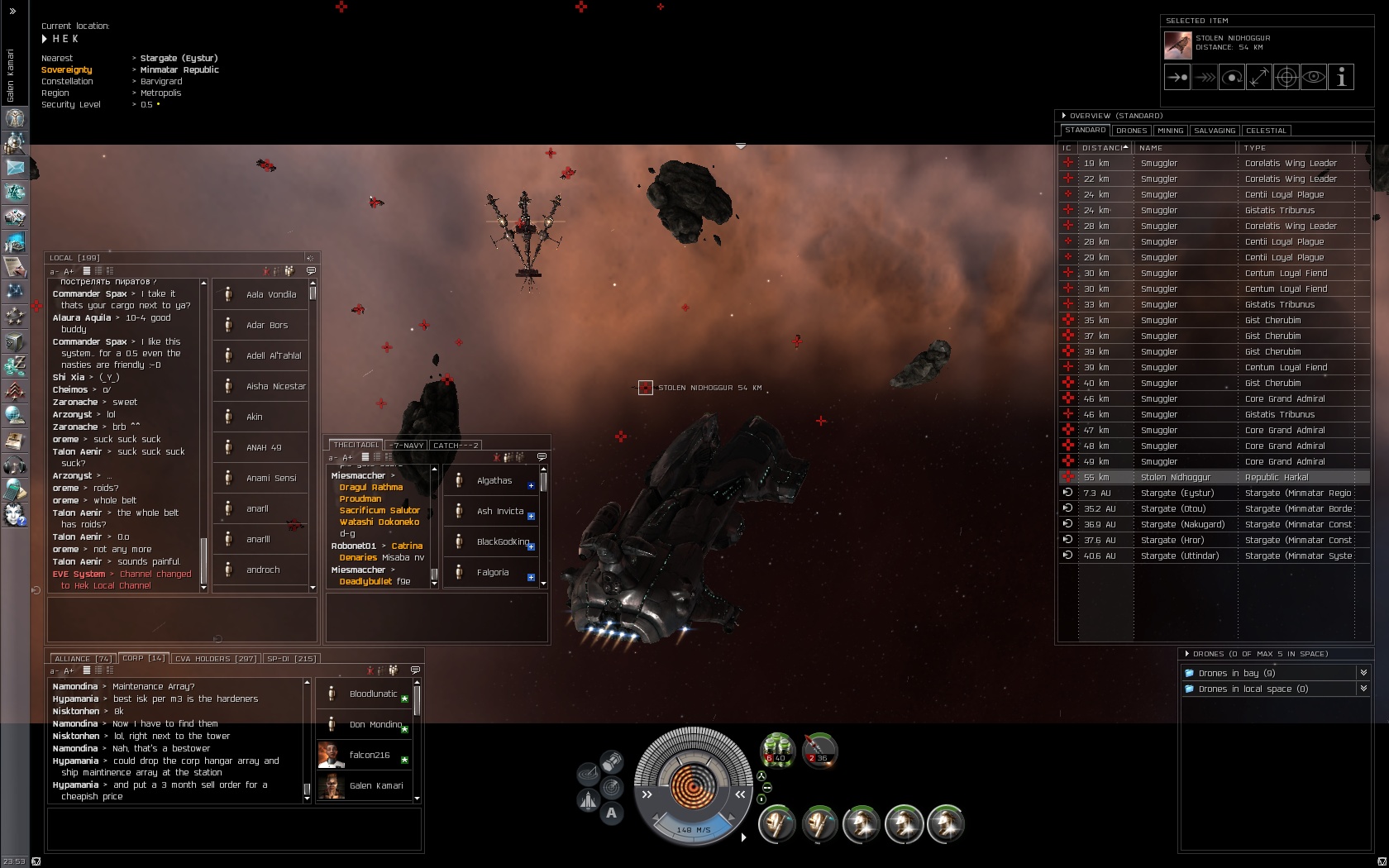Choose the Stolen Nidhoggur overview row
Image resolution: width=1389 pixels, height=868 pixels.
tap(1175, 477)
